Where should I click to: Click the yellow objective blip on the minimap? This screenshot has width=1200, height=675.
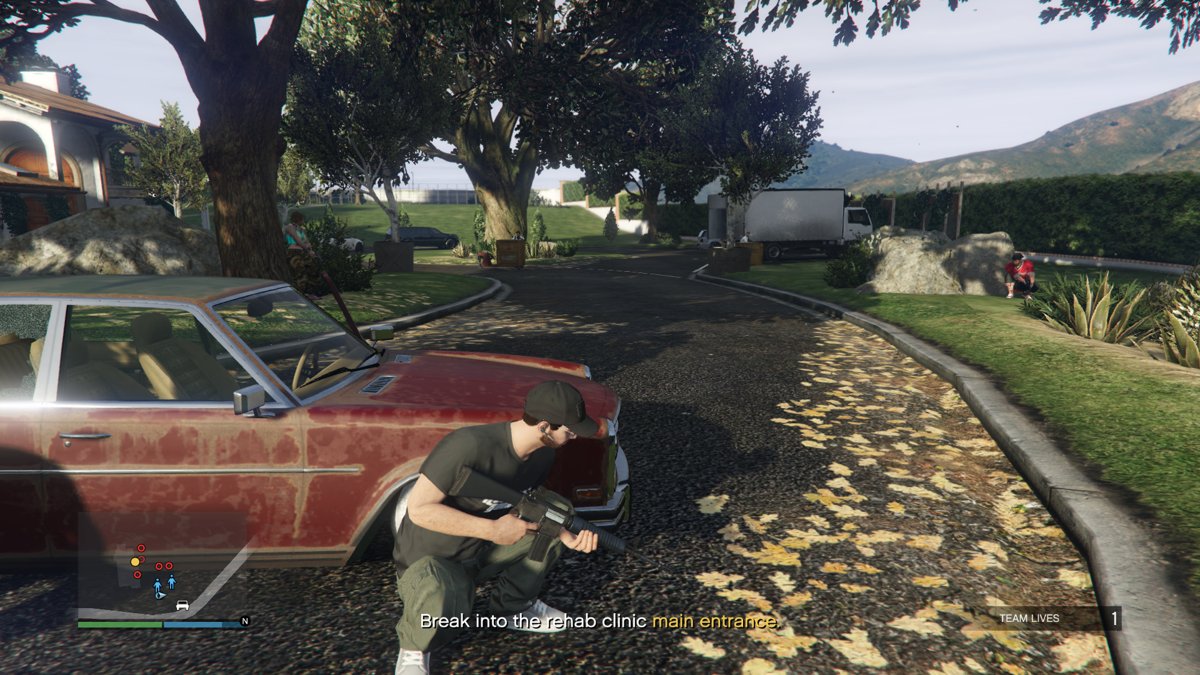point(135,562)
